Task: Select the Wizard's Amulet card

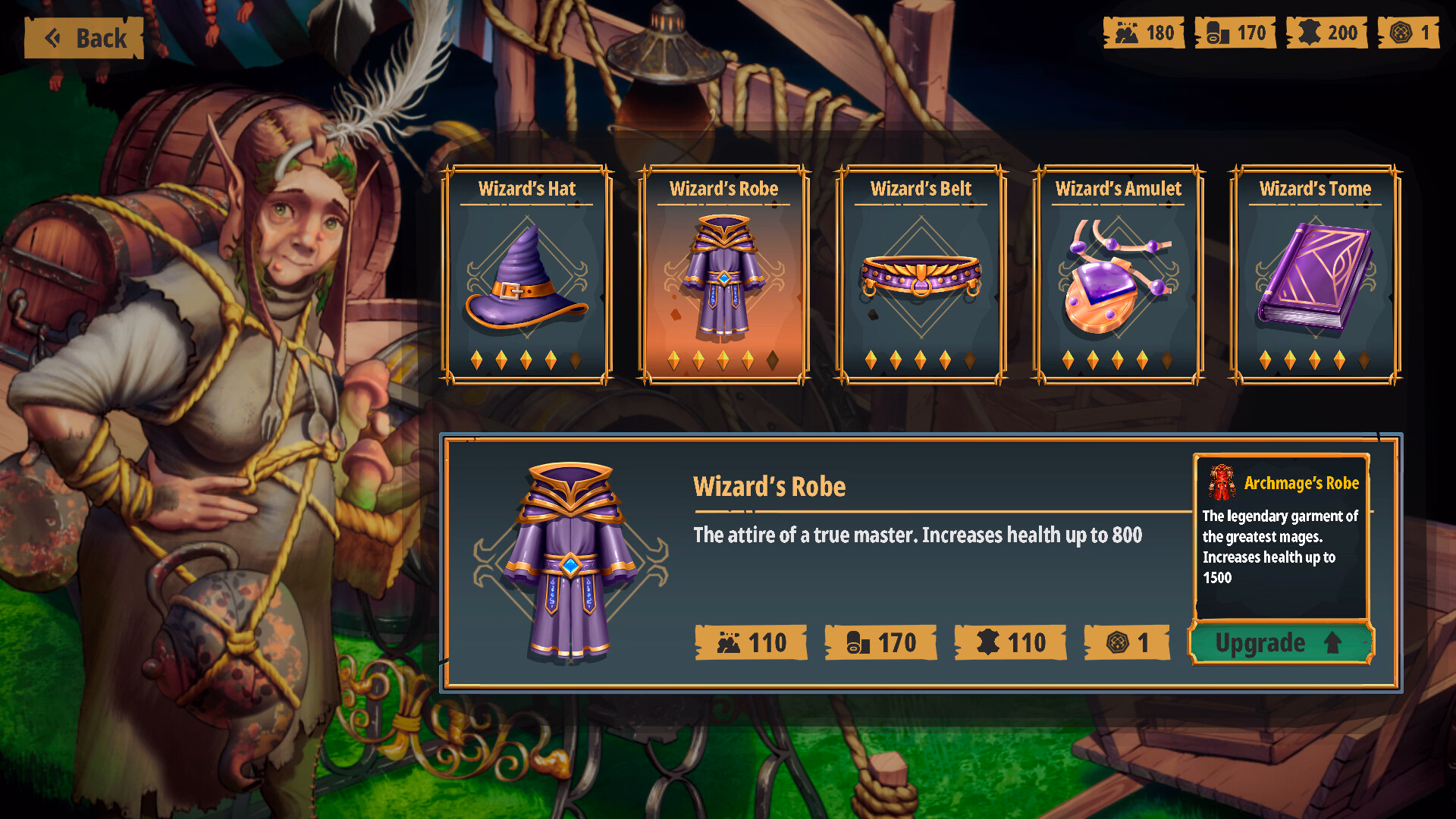Action: [1118, 275]
